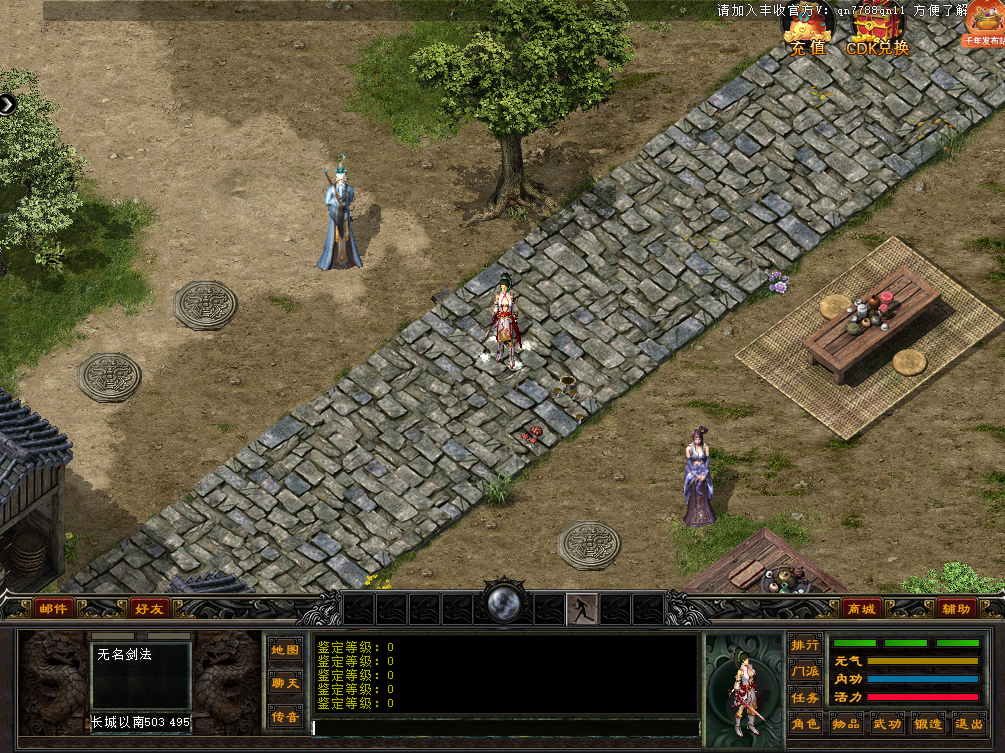Show the 地图 map
Screen dimensions: 1005x753
(285, 649)
